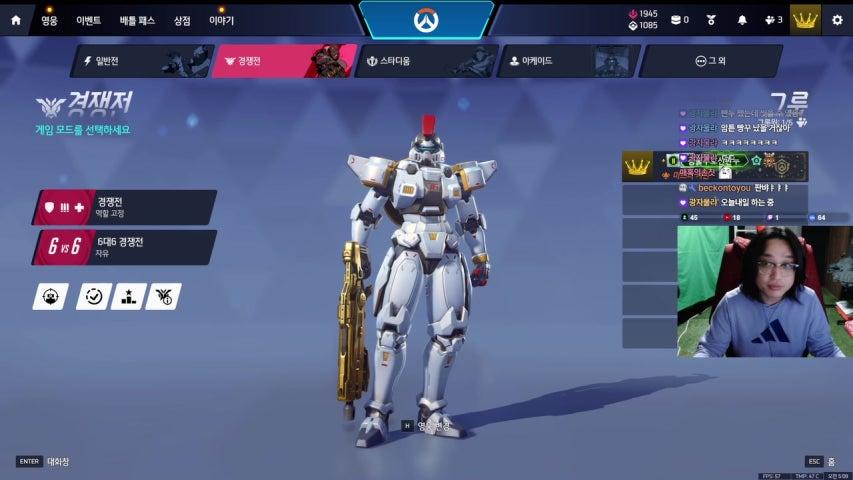The image size is (853, 480).
Task: Select the 경쟁전 competitive mode tab
Action: pyautogui.click(x=284, y=61)
